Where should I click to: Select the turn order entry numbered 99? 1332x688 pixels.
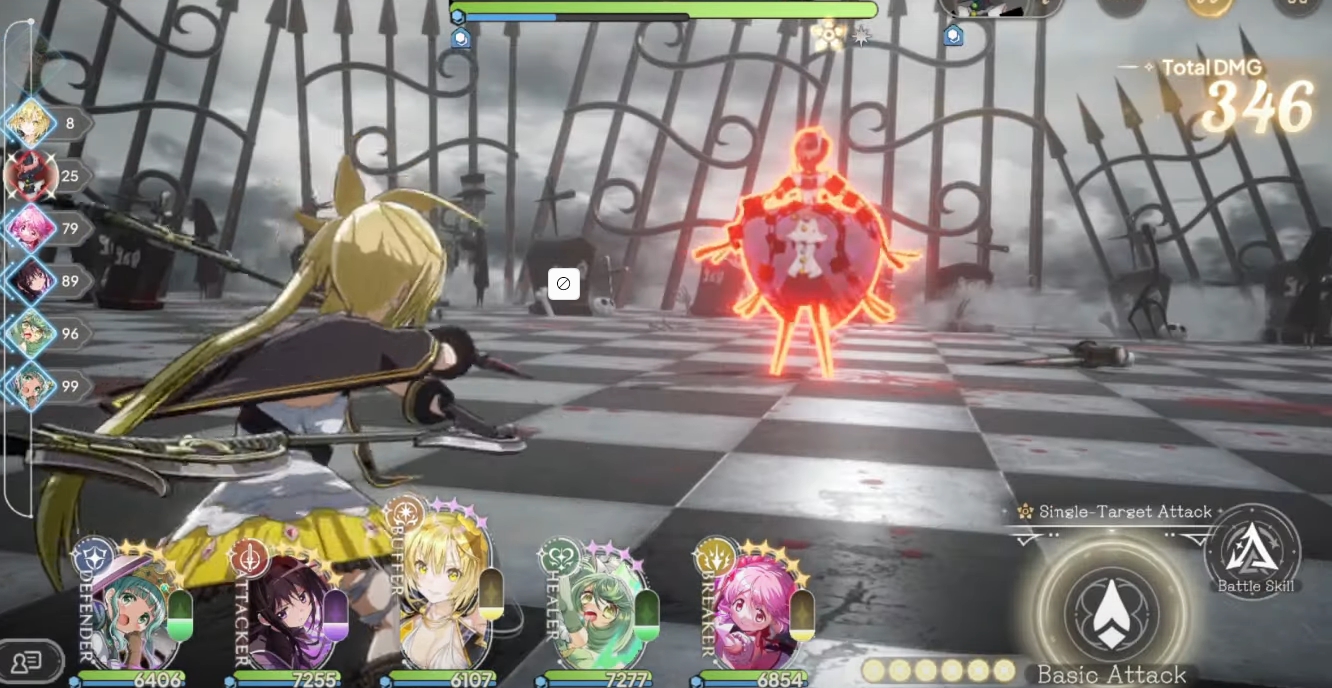30,386
